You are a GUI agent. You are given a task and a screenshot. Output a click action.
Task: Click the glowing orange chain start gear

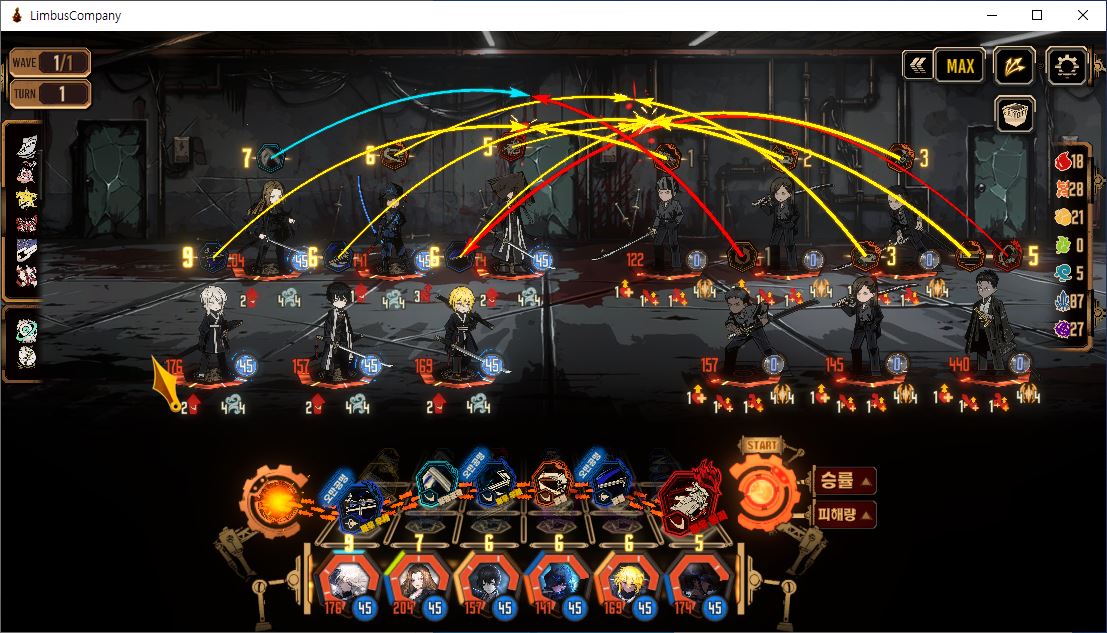(x=270, y=497)
